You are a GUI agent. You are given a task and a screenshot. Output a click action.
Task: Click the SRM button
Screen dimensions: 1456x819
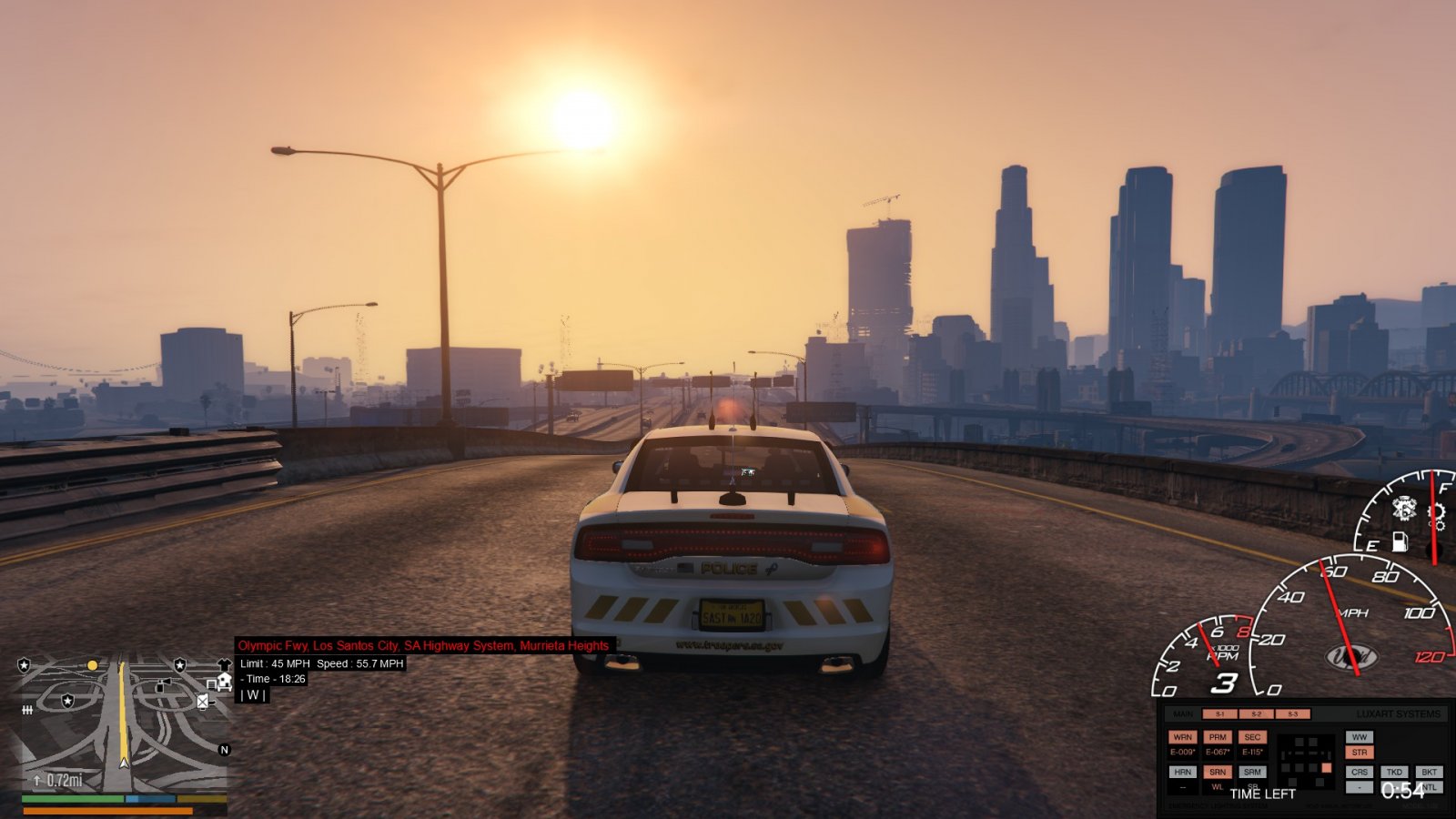coord(1252,772)
